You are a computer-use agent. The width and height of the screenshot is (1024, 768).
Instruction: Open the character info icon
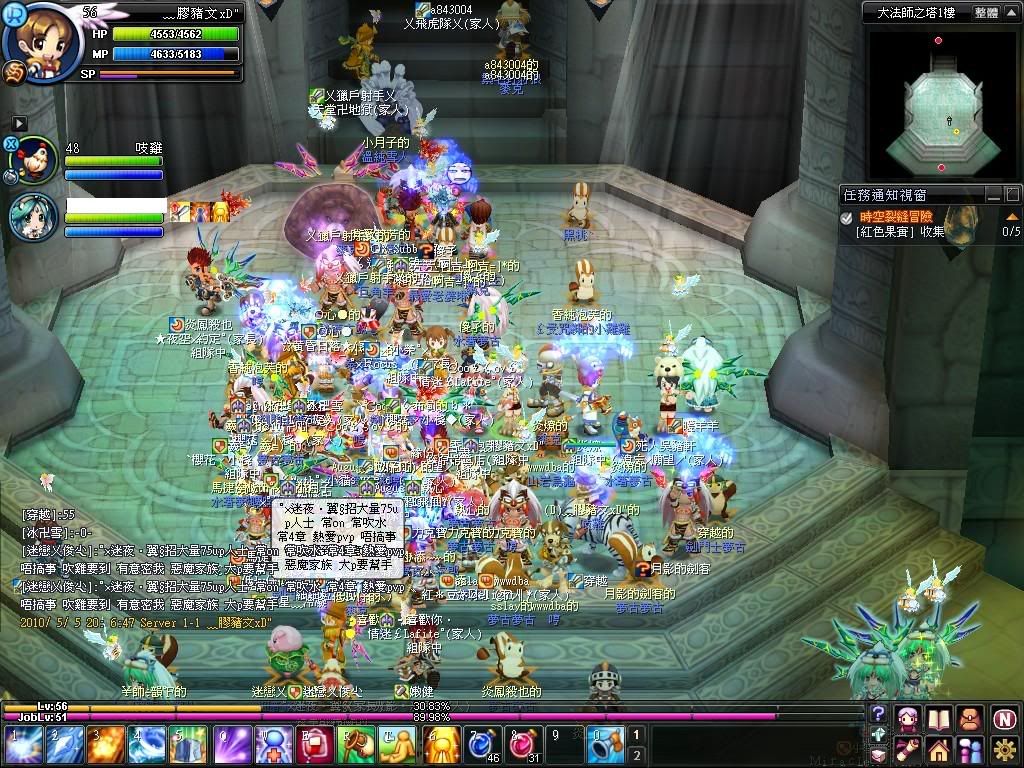[909, 718]
